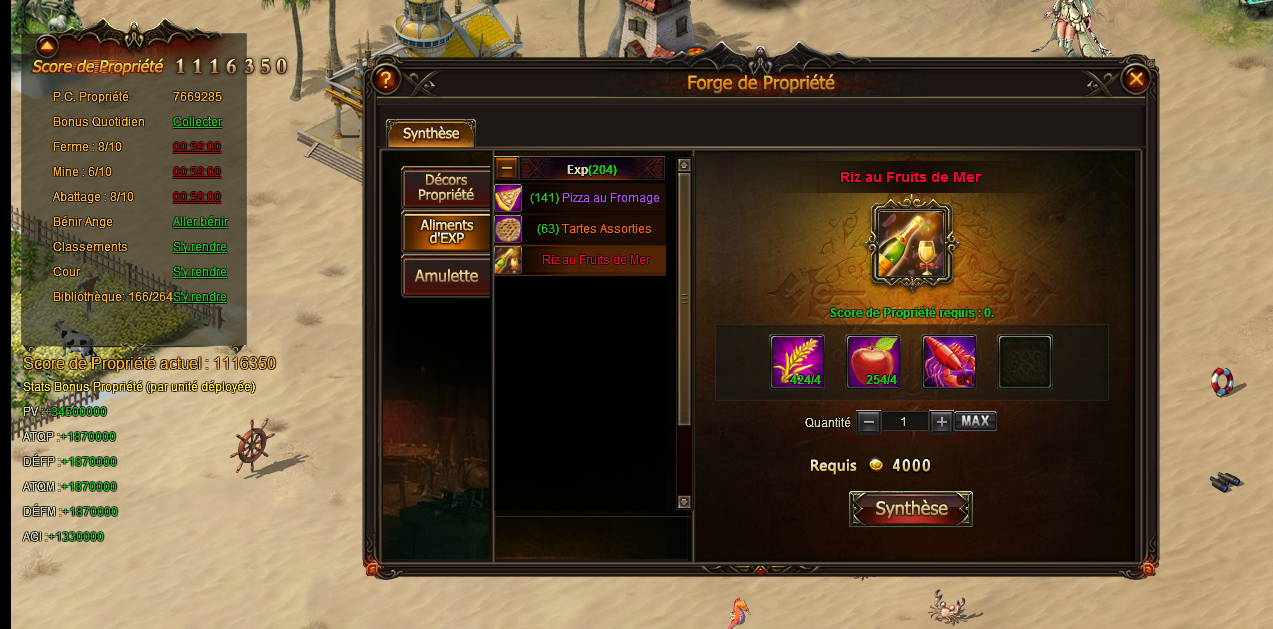Pick the Tartes Assorties recipe
The width and height of the screenshot is (1273, 629).
tap(593, 229)
